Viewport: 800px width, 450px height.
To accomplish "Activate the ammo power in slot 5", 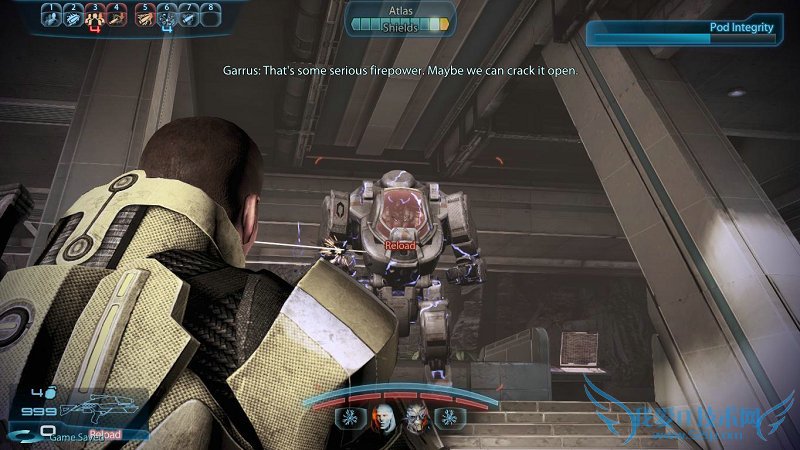I will point(143,17).
